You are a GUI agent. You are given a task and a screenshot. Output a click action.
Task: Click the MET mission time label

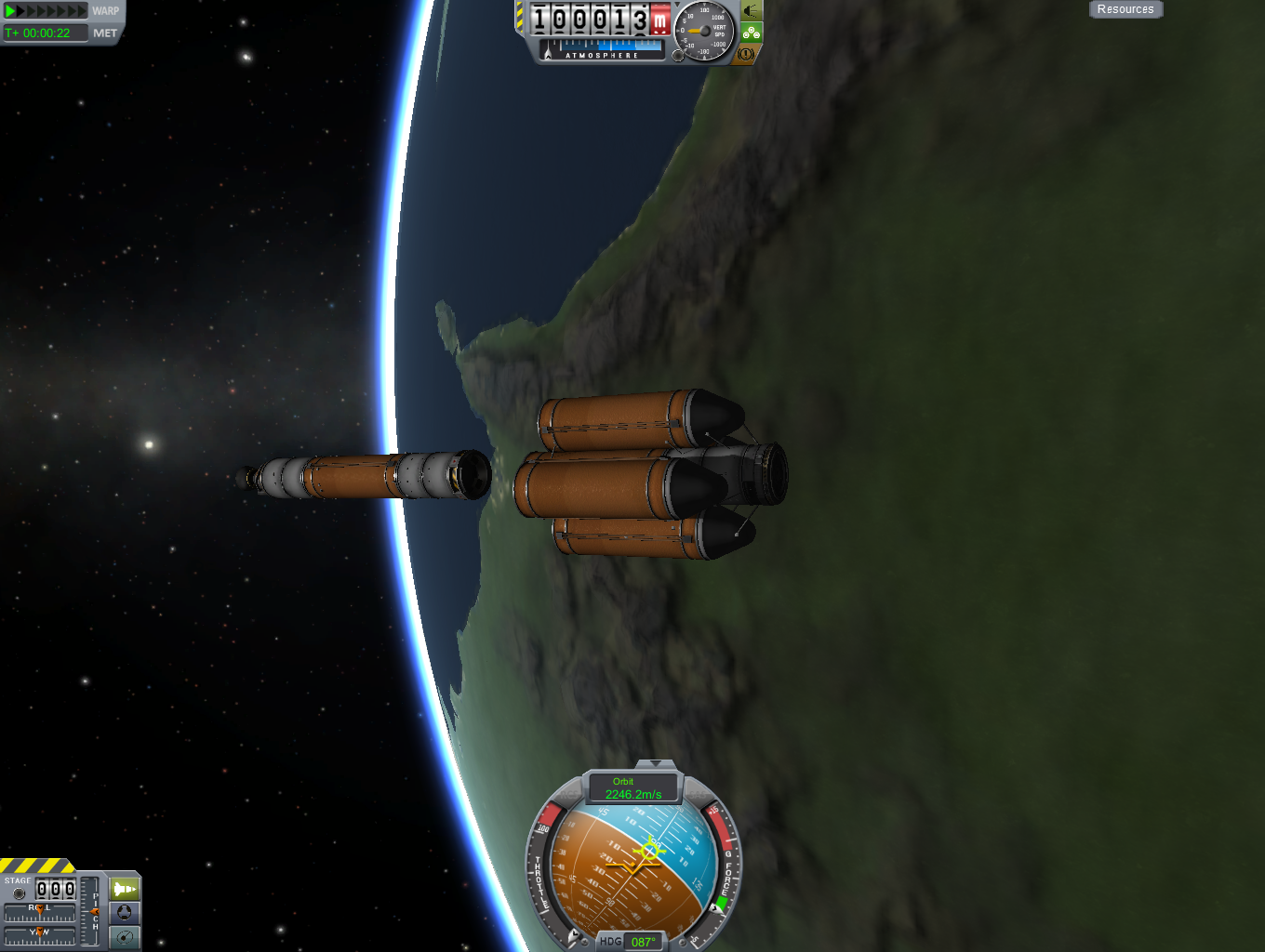[x=105, y=33]
